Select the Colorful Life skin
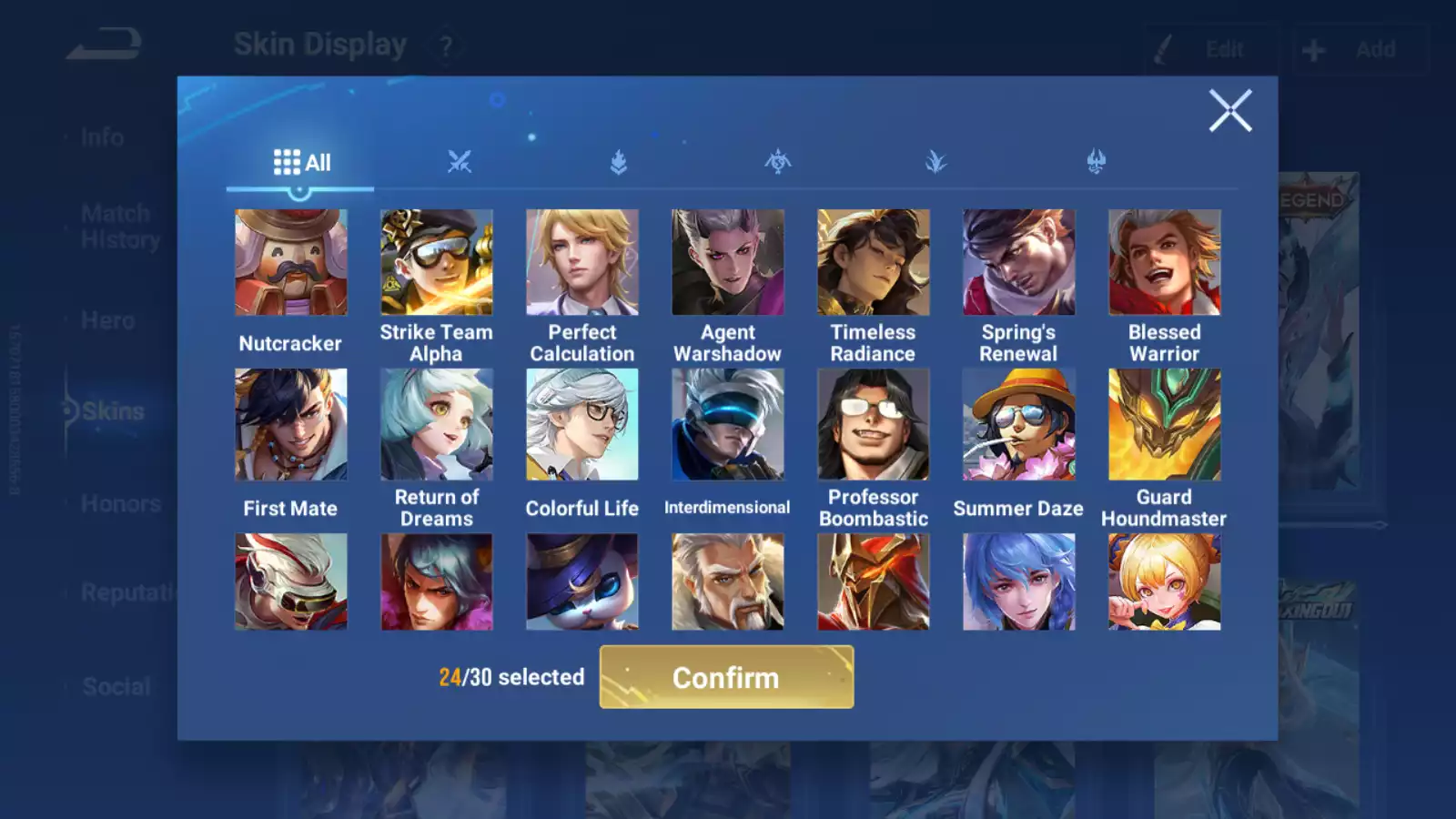 click(581, 424)
